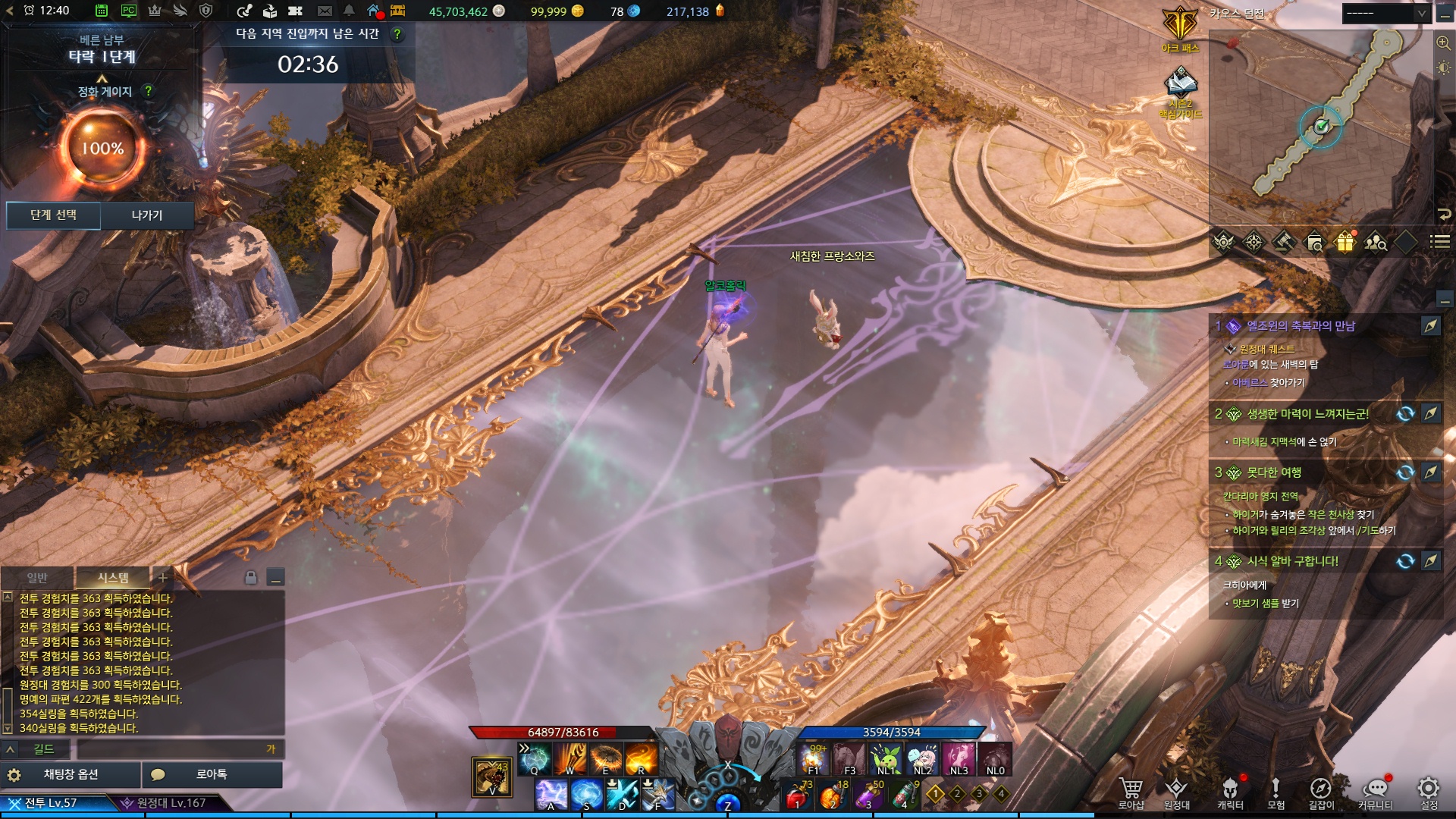Zoom in the minimap with magnifier
Viewport: 1456px width, 819px height.
coord(1443,43)
